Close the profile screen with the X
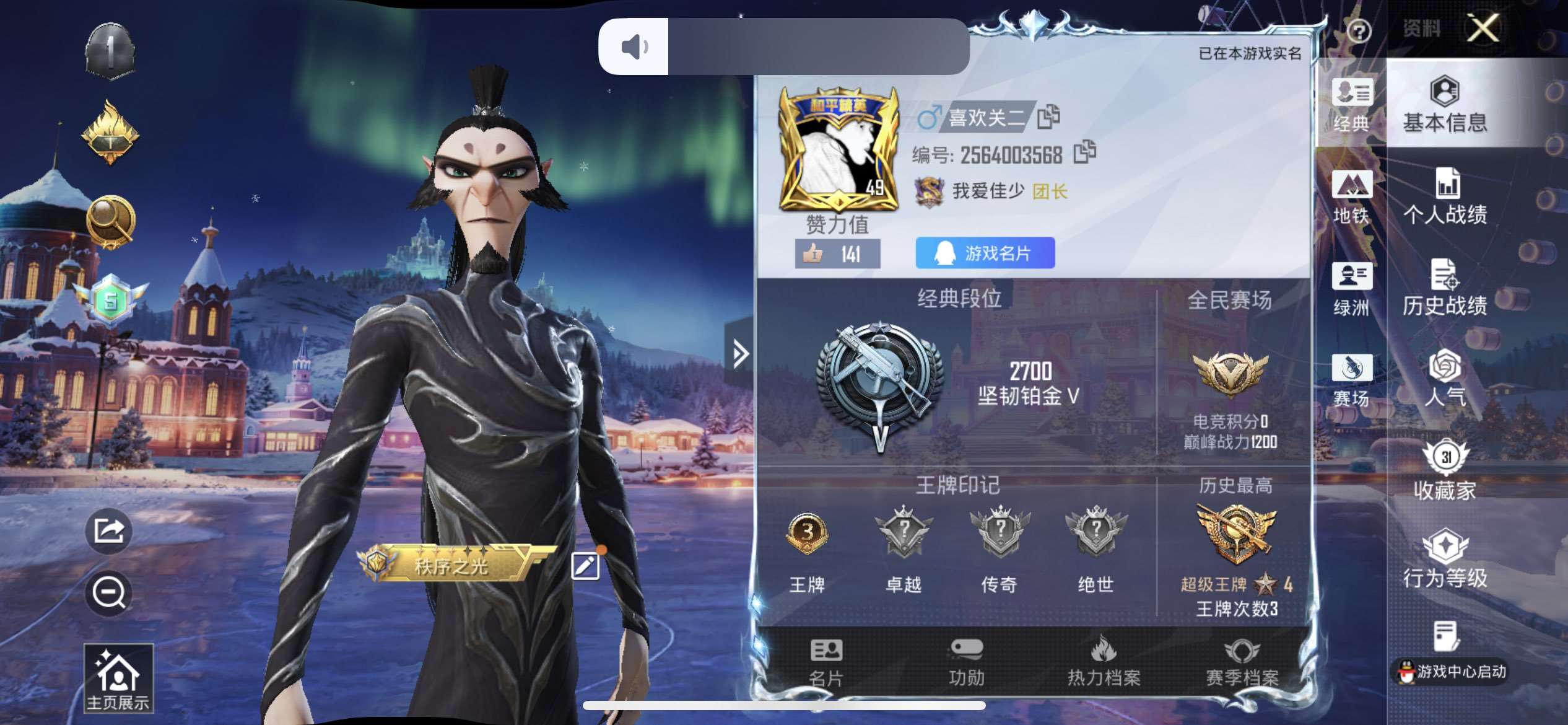 tap(1483, 29)
